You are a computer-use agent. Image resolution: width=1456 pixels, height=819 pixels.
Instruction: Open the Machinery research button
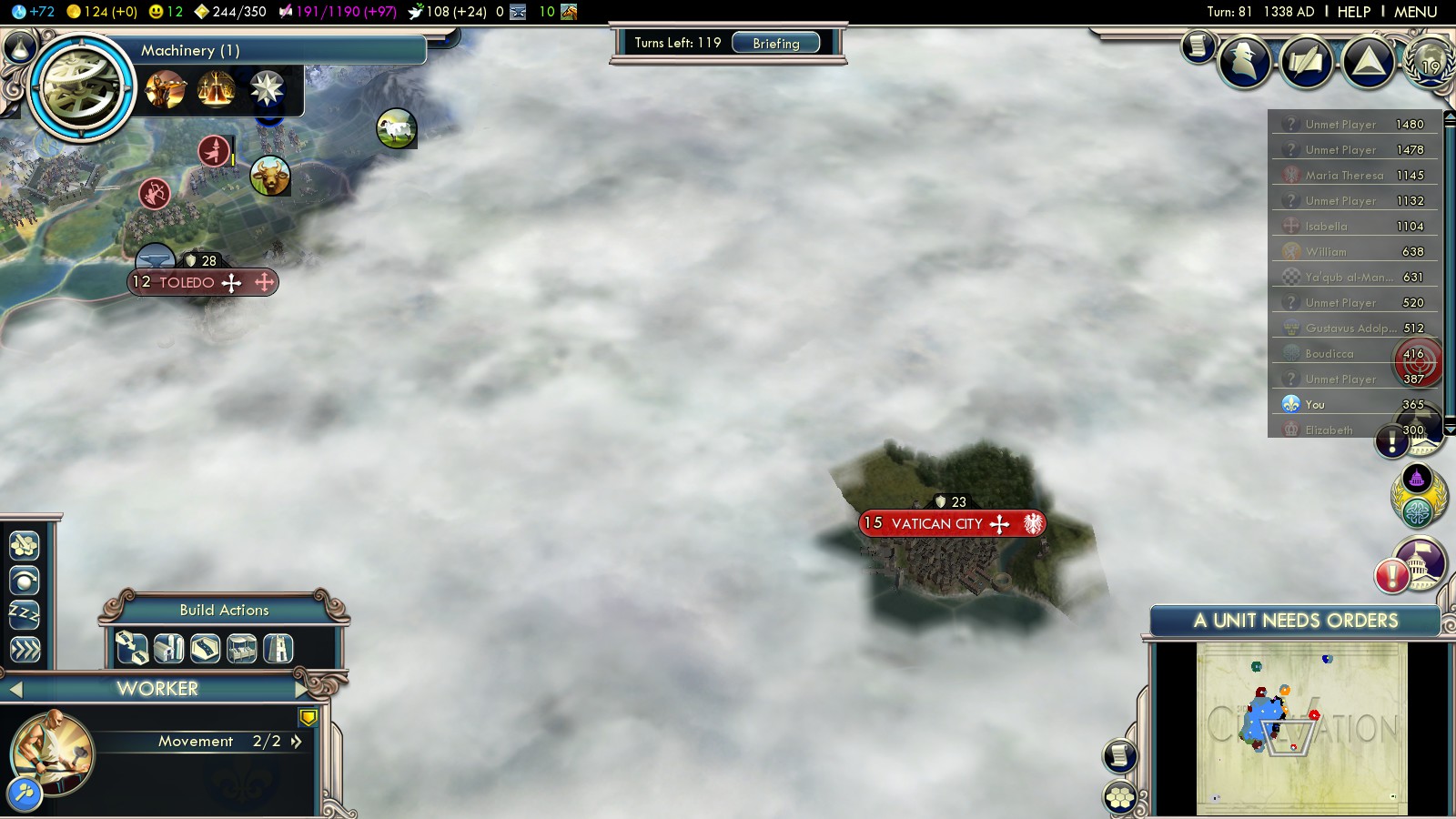coord(82,88)
